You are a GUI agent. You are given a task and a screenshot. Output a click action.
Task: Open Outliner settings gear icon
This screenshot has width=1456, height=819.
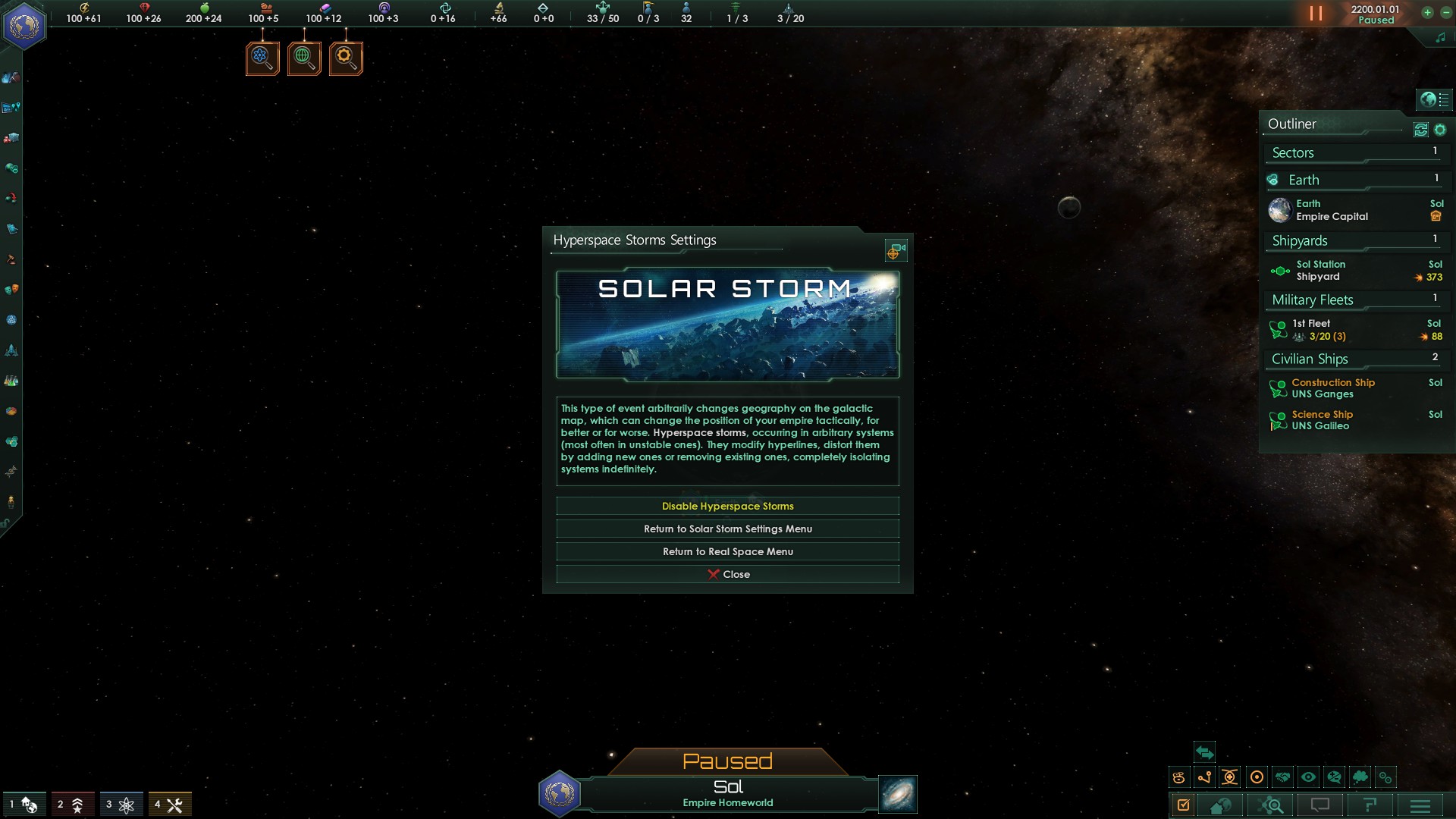point(1440,130)
